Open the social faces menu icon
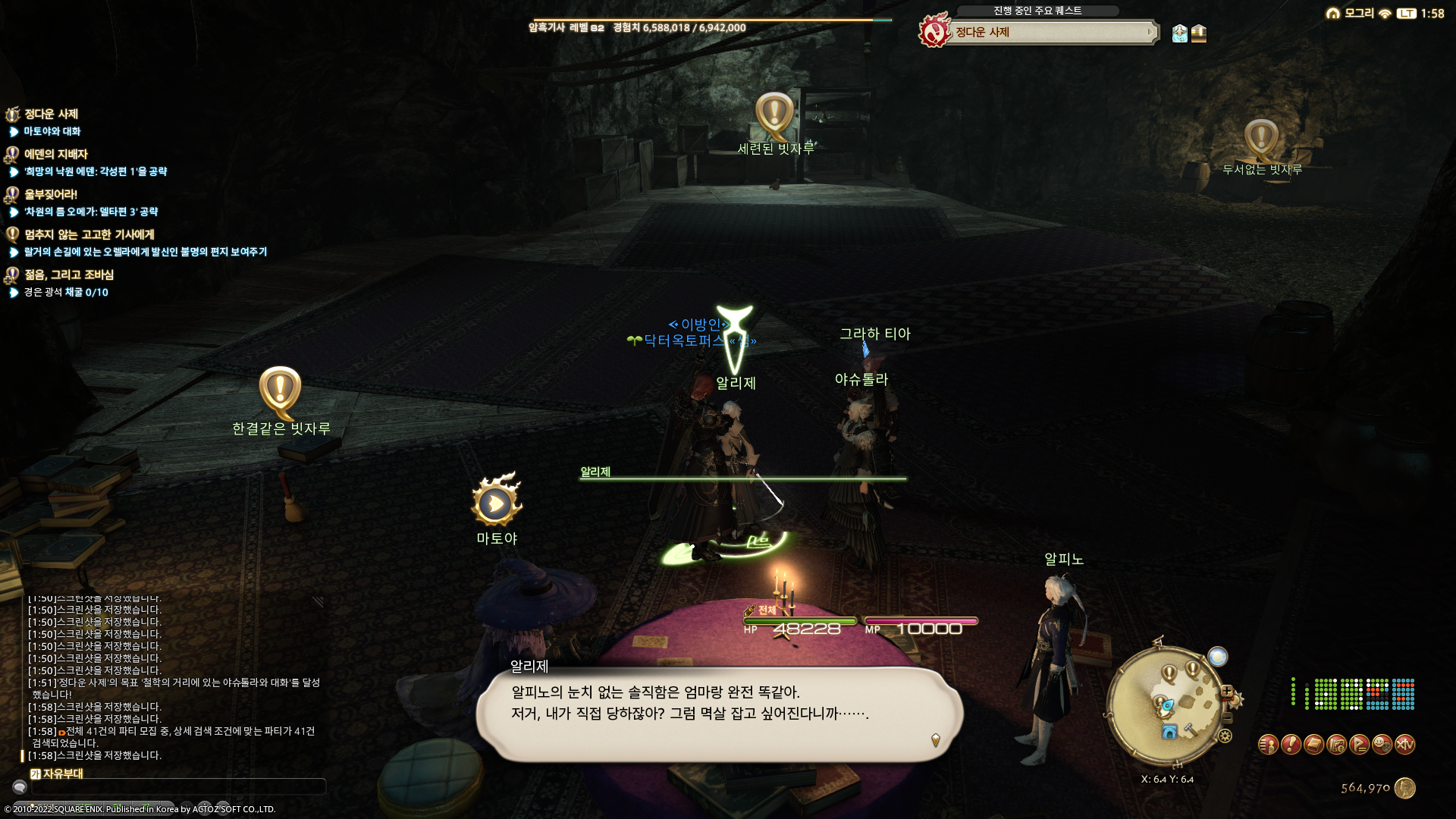The image size is (1456, 819). point(1382,745)
